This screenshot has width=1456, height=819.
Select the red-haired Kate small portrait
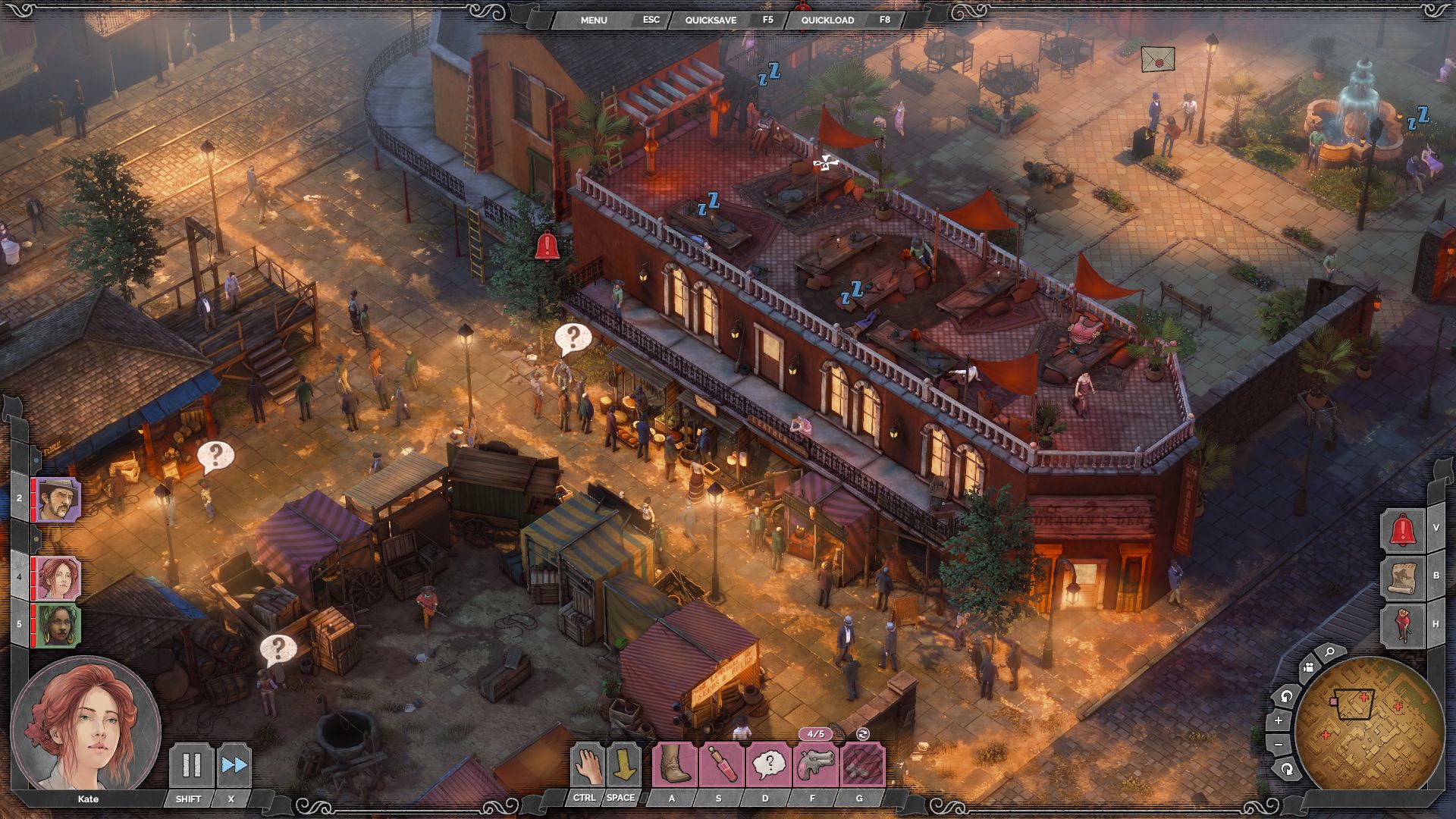58,578
